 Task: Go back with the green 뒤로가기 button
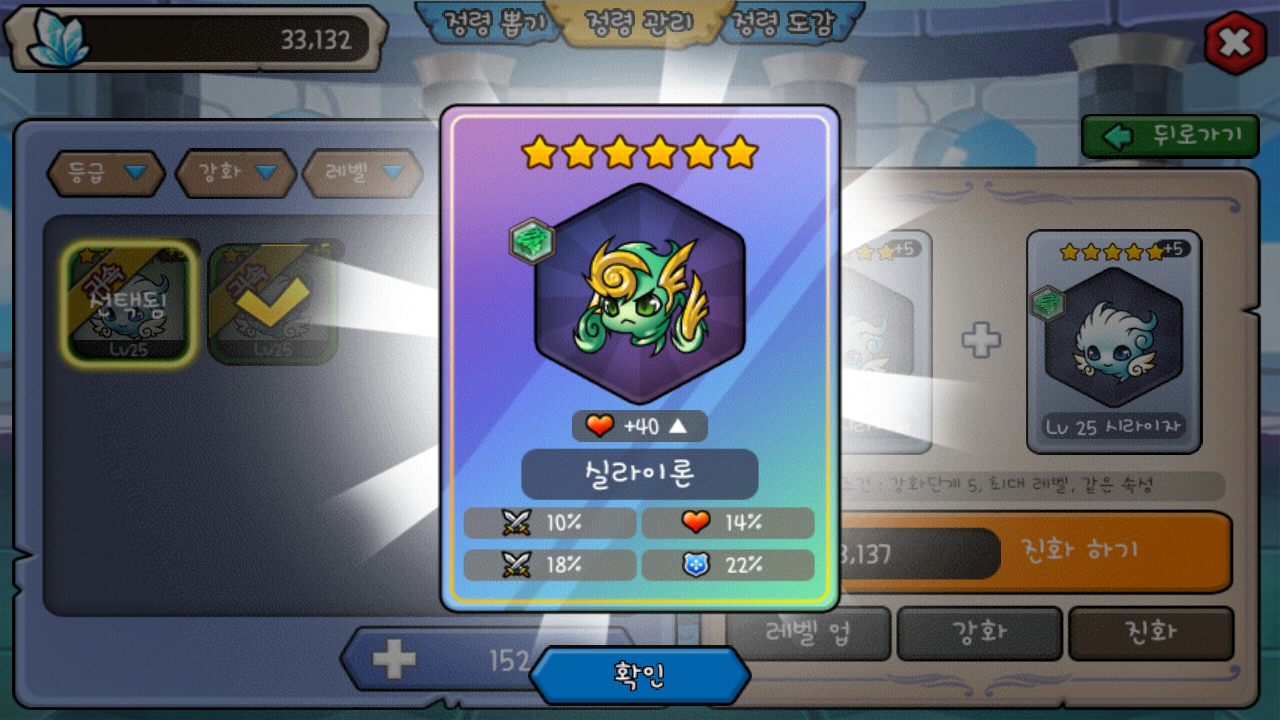click(1170, 136)
